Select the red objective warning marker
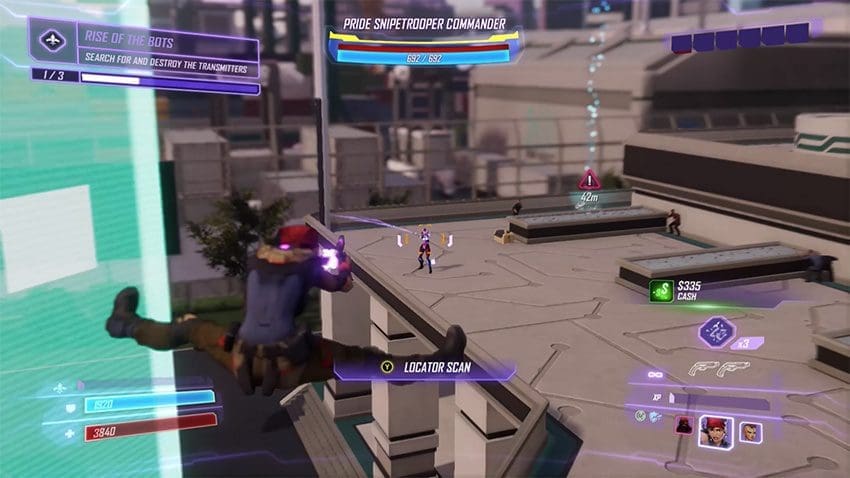 pyautogui.click(x=590, y=180)
